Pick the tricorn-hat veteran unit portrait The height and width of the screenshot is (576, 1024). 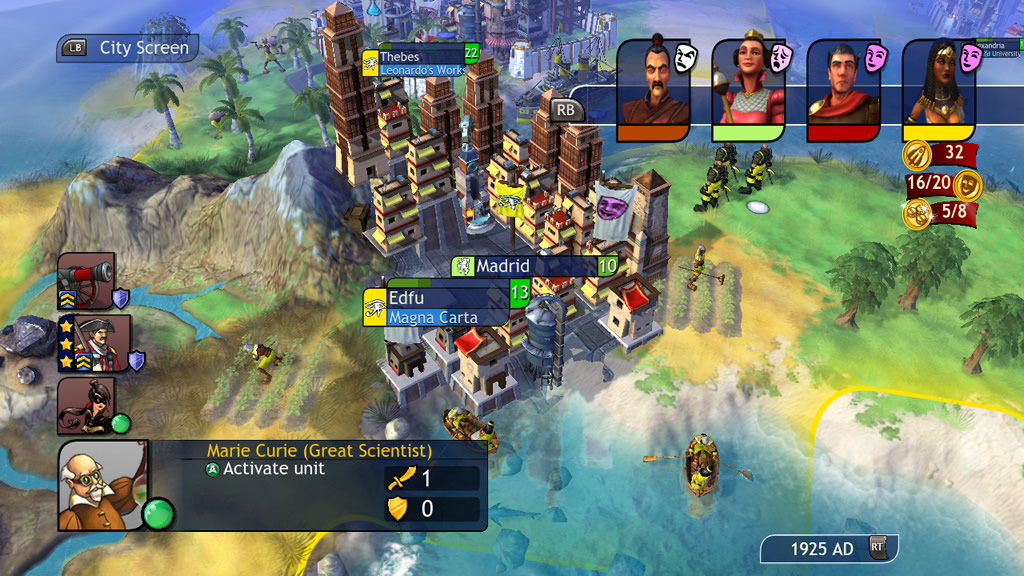[x=94, y=344]
